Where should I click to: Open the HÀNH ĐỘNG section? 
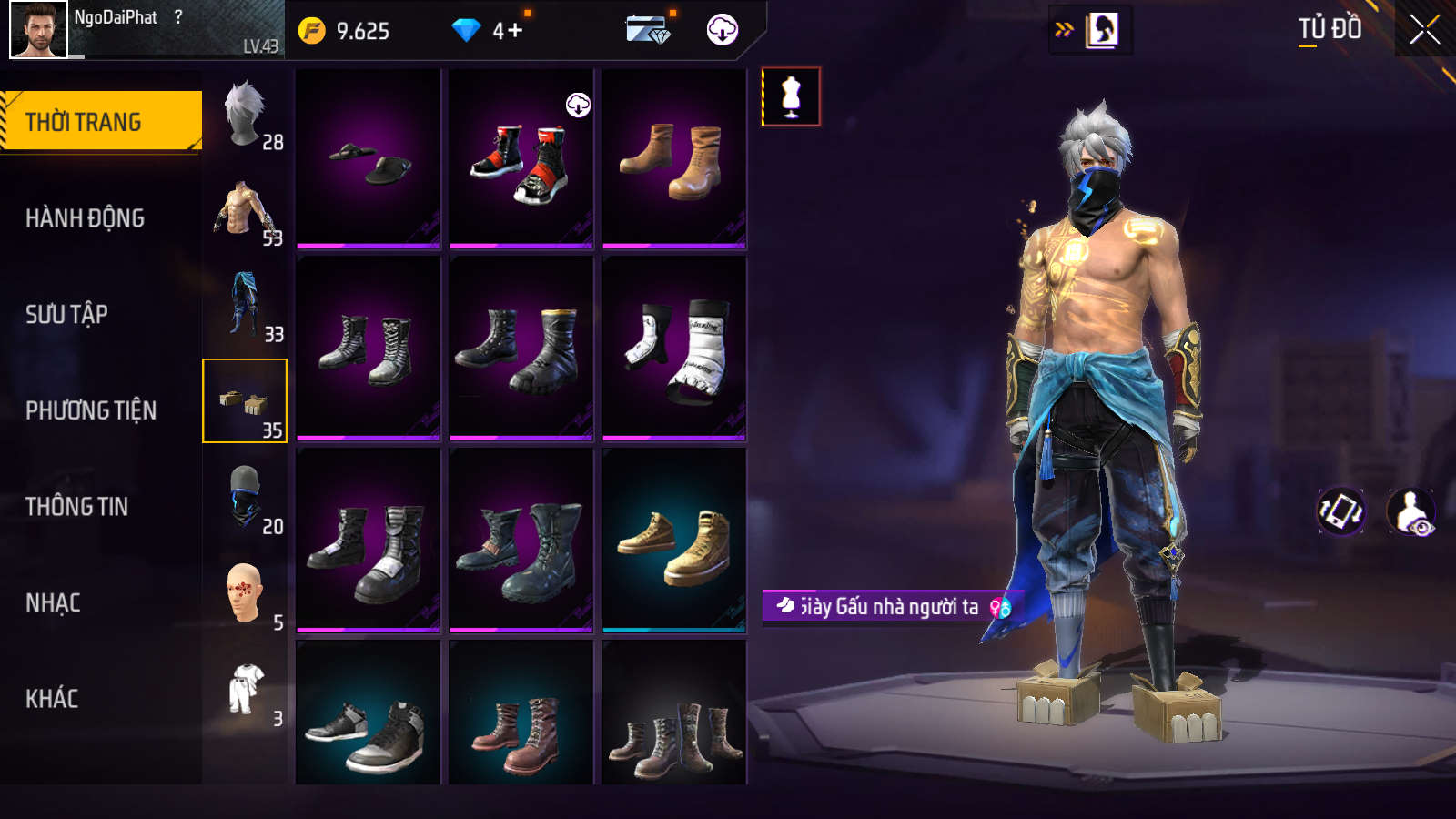pos(85,218)
